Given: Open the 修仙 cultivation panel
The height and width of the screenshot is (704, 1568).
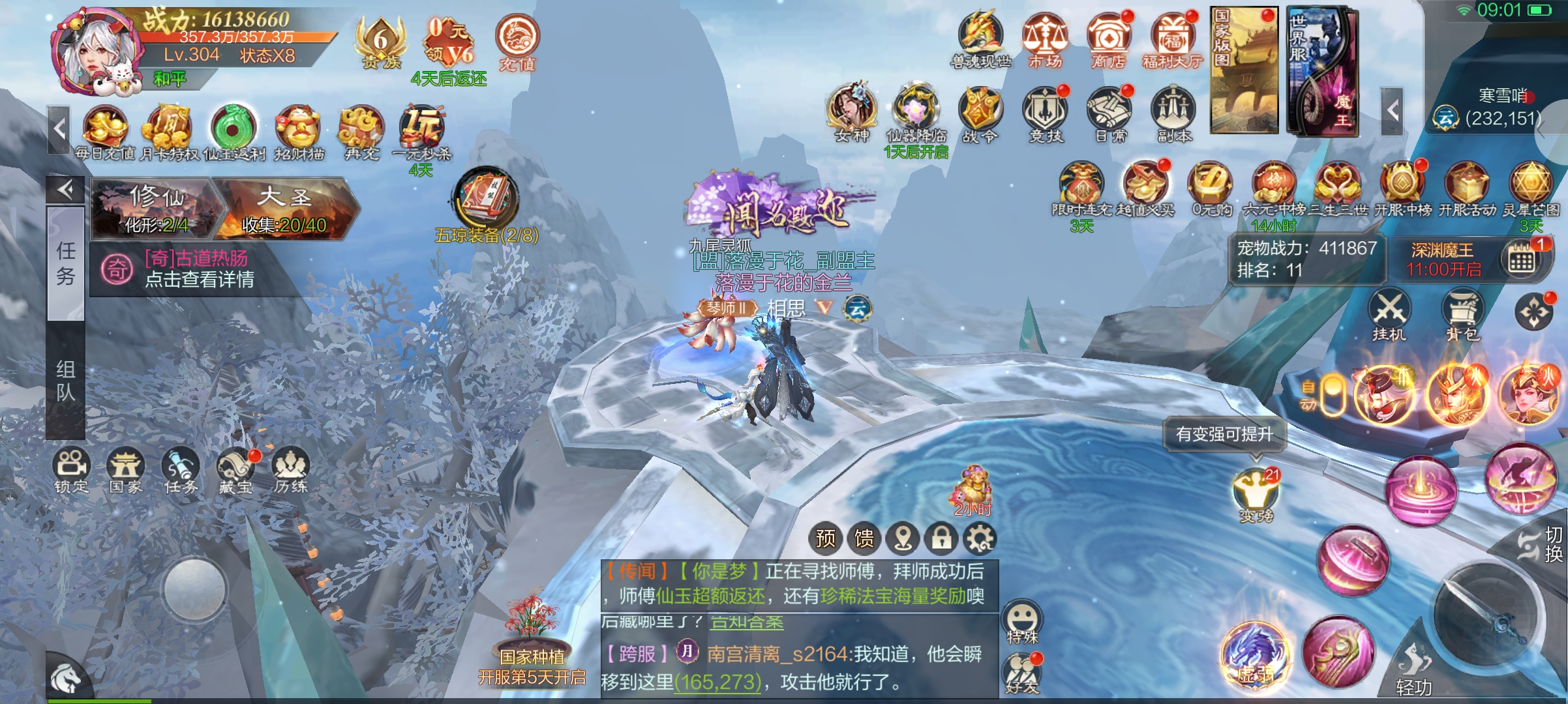Looking at the screenshot, I should (x=157, y=207).
